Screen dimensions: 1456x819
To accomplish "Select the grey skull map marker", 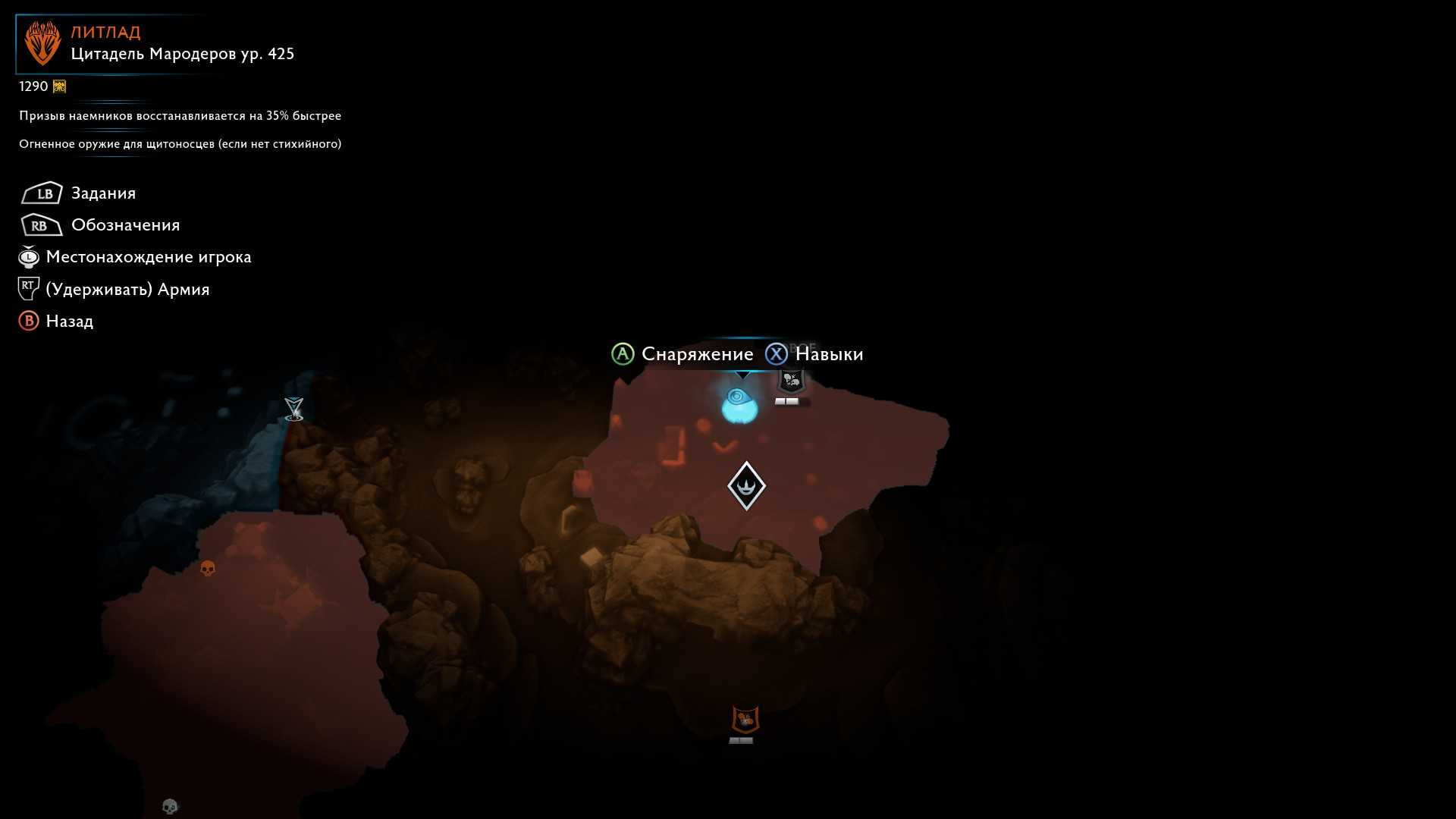I will point(170,806).
